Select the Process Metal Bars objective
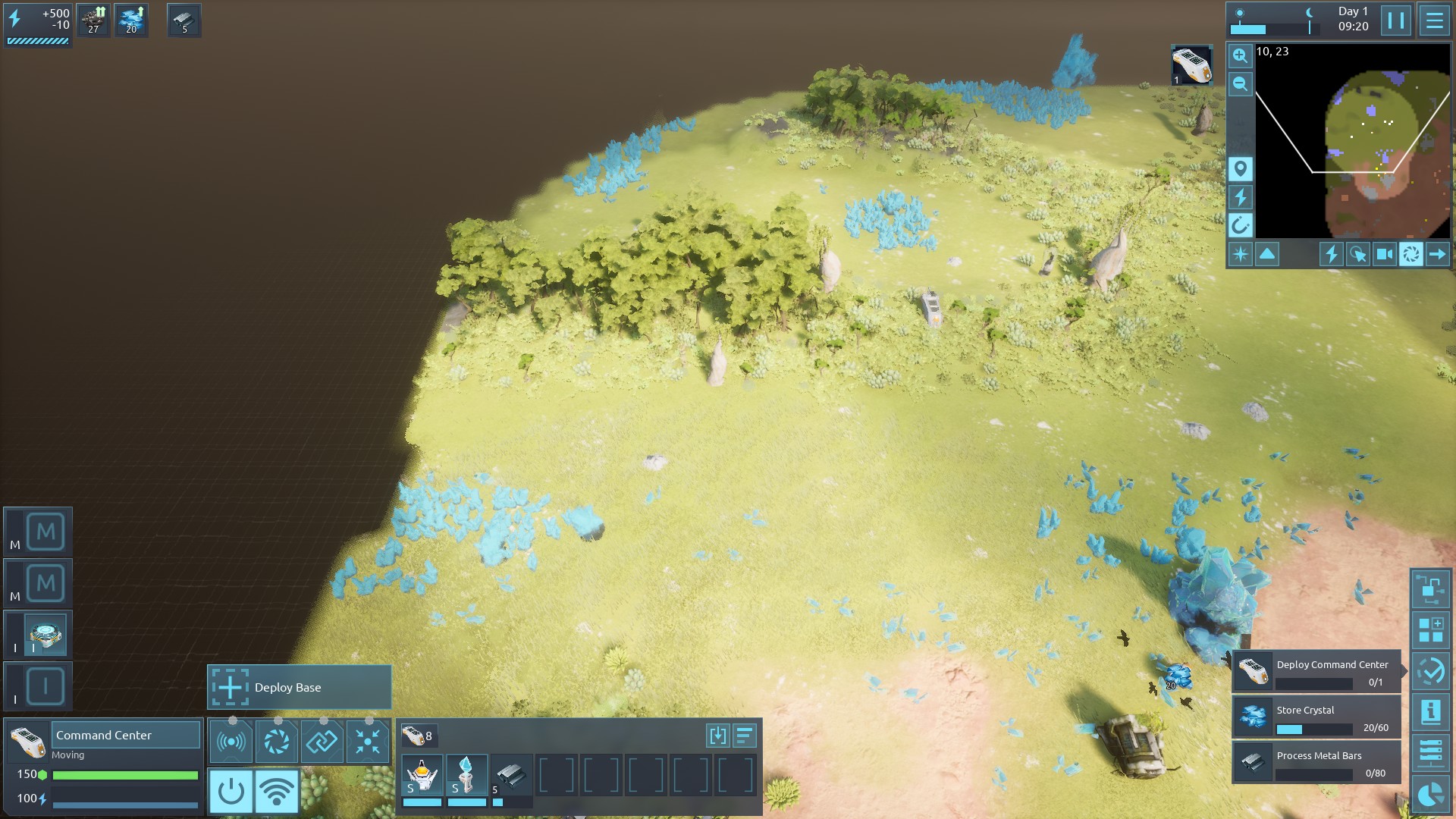Image resolution: width=1456 pixels, height=819 pixels. point(1316,763)
